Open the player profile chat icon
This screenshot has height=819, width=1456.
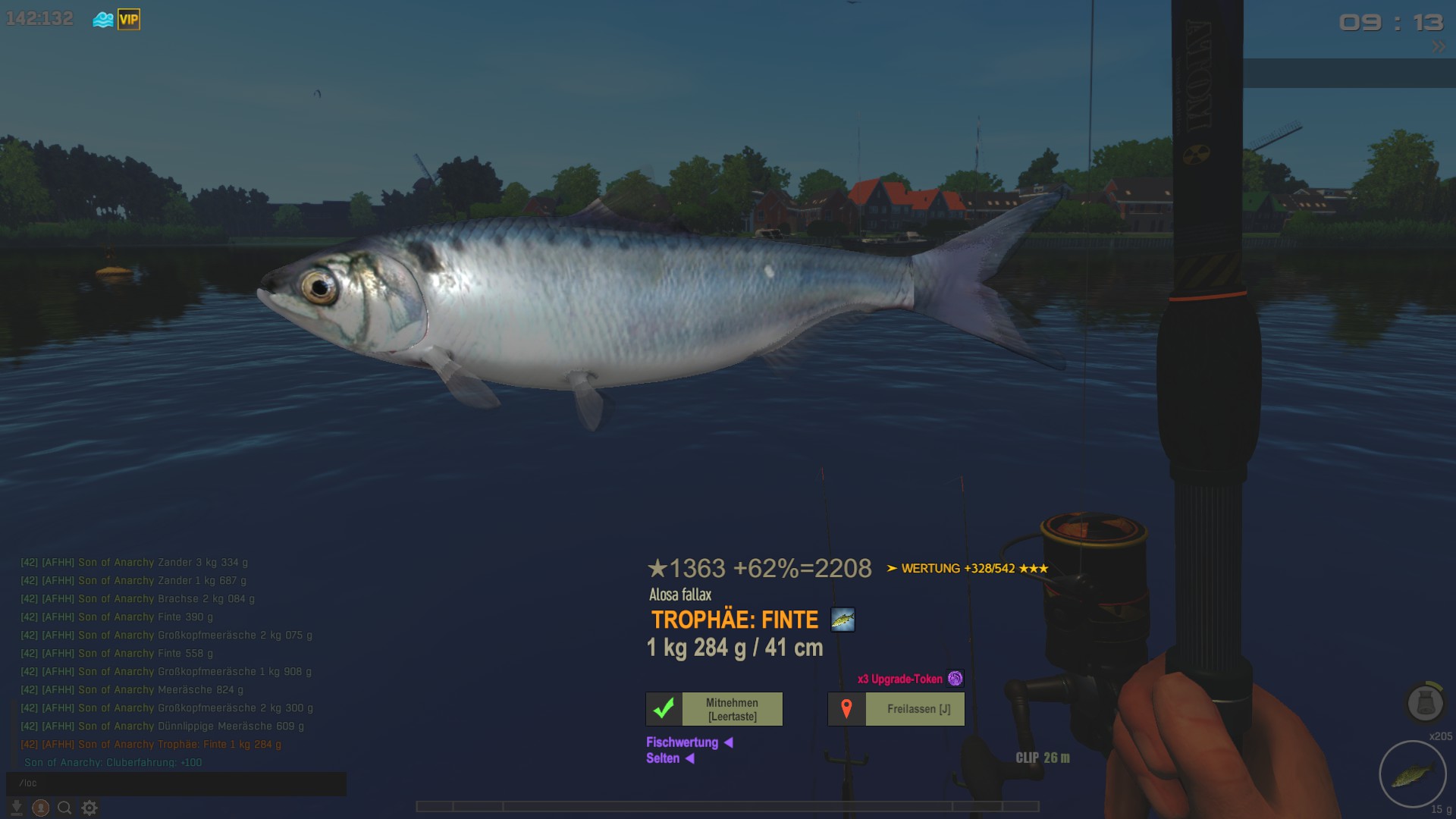tap(41, 808)
